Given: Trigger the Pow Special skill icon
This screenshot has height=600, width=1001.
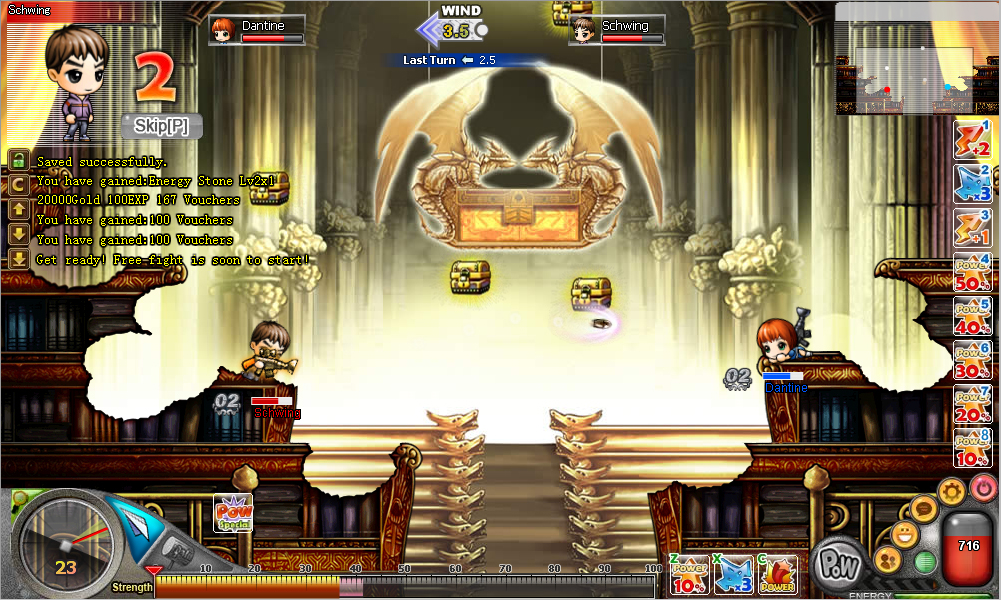Looking at the screenshot, I should tap(233, 514).
